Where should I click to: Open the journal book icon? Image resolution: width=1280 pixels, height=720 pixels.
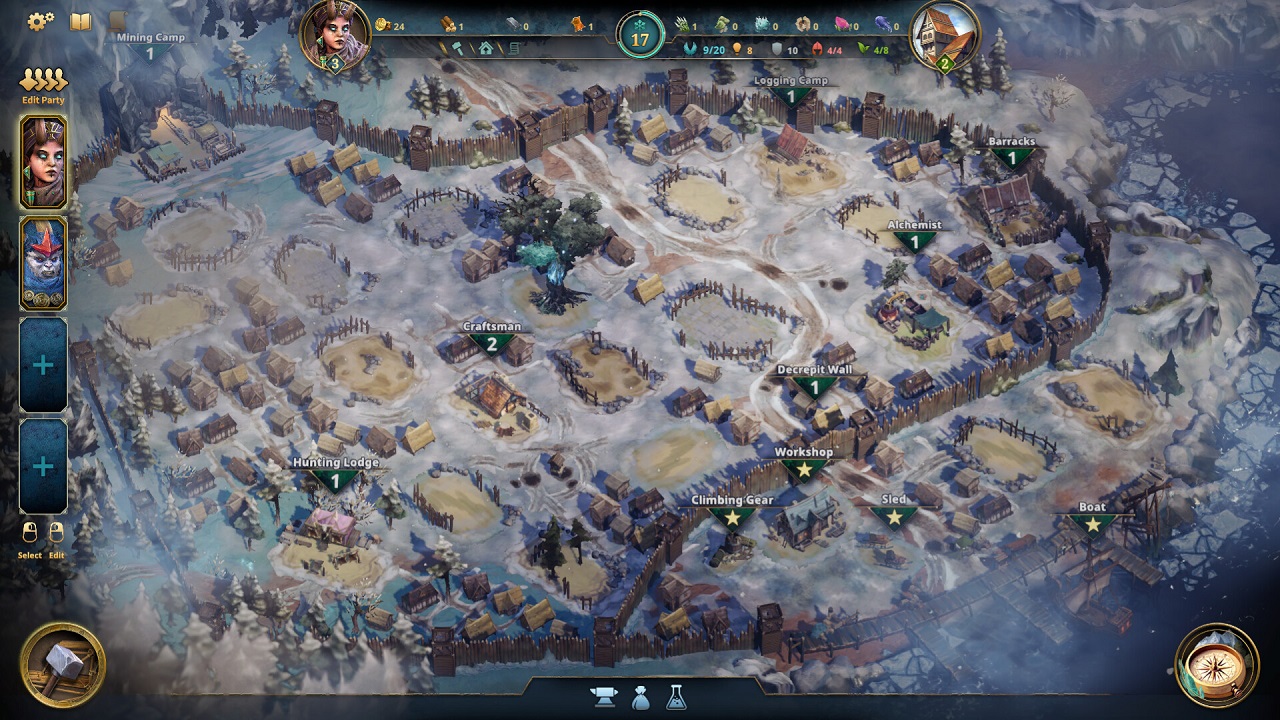coord(80,21)
